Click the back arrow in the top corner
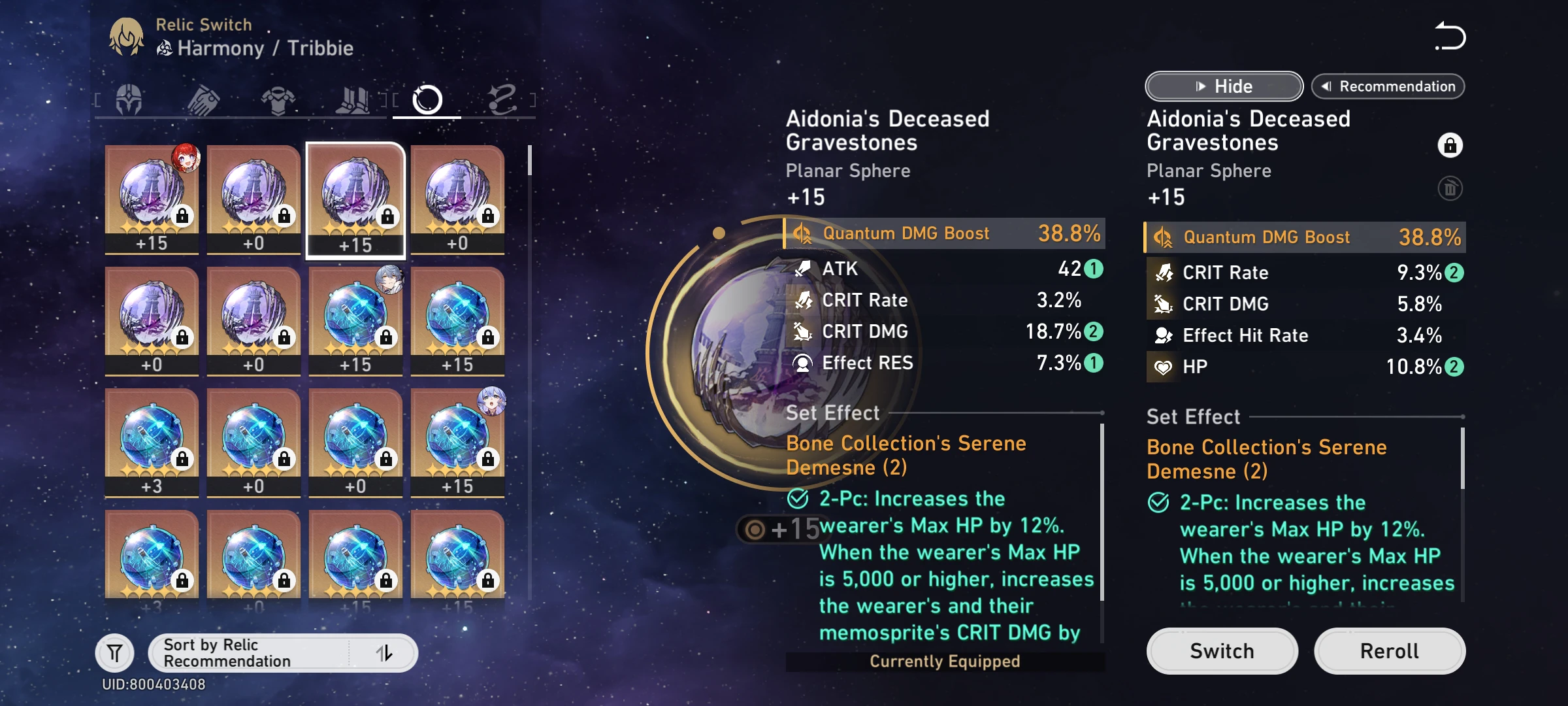The image size is (1568, 706). (1450, 37)
